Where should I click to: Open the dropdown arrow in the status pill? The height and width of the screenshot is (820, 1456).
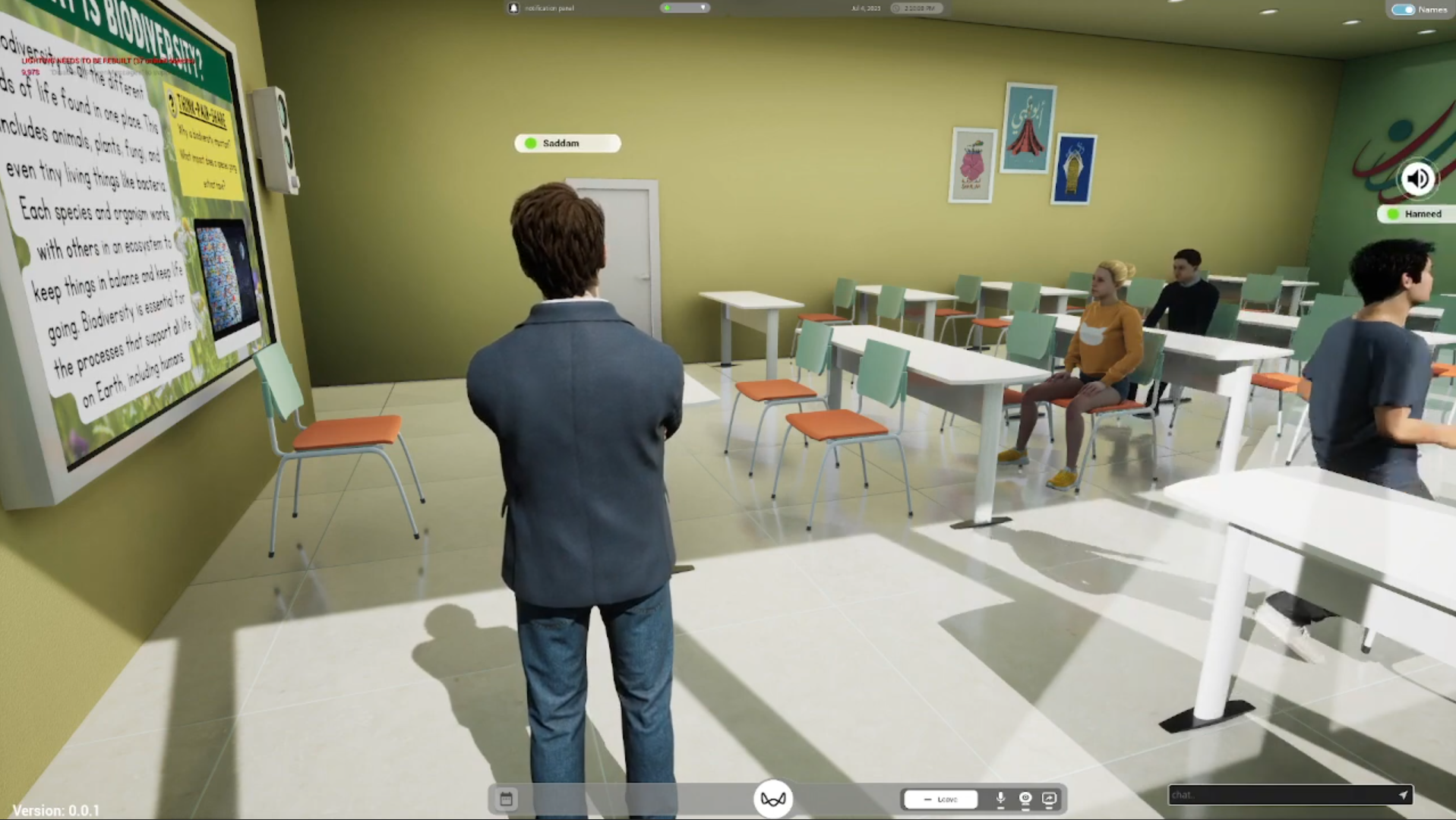click(703, 8)
